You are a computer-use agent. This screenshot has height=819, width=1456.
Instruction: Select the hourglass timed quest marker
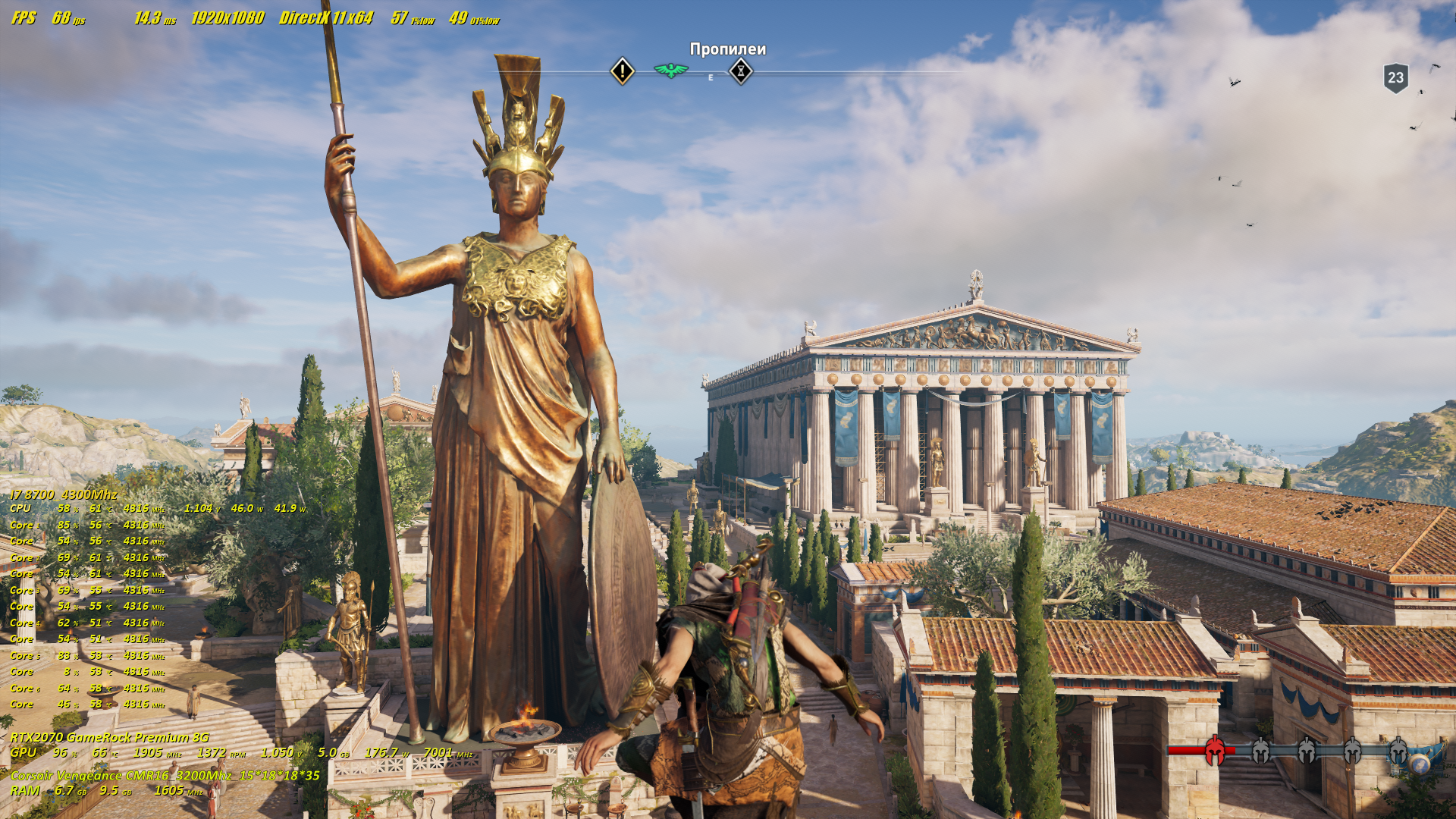coord(741,71)
